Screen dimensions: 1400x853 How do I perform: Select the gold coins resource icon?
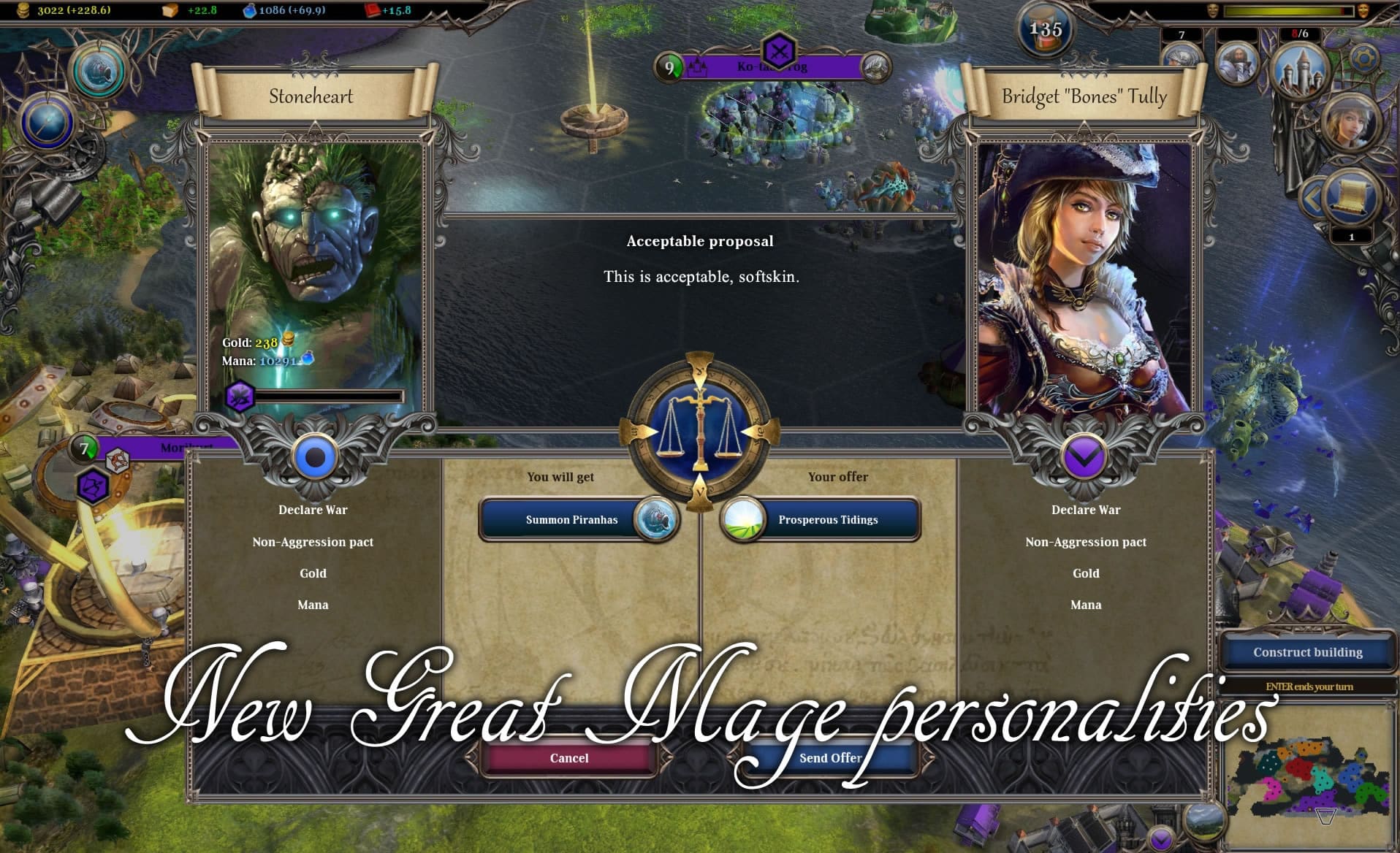tap(23, 11)
